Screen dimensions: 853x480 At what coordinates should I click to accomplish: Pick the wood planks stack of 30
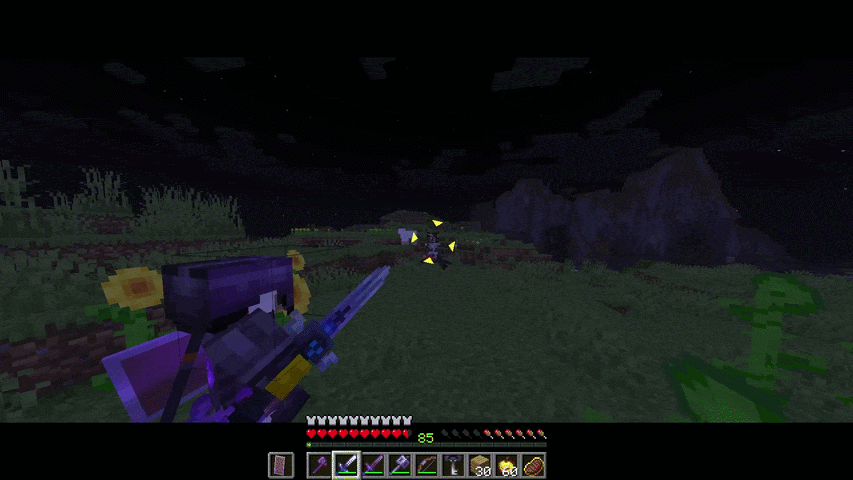pos(481,465)
